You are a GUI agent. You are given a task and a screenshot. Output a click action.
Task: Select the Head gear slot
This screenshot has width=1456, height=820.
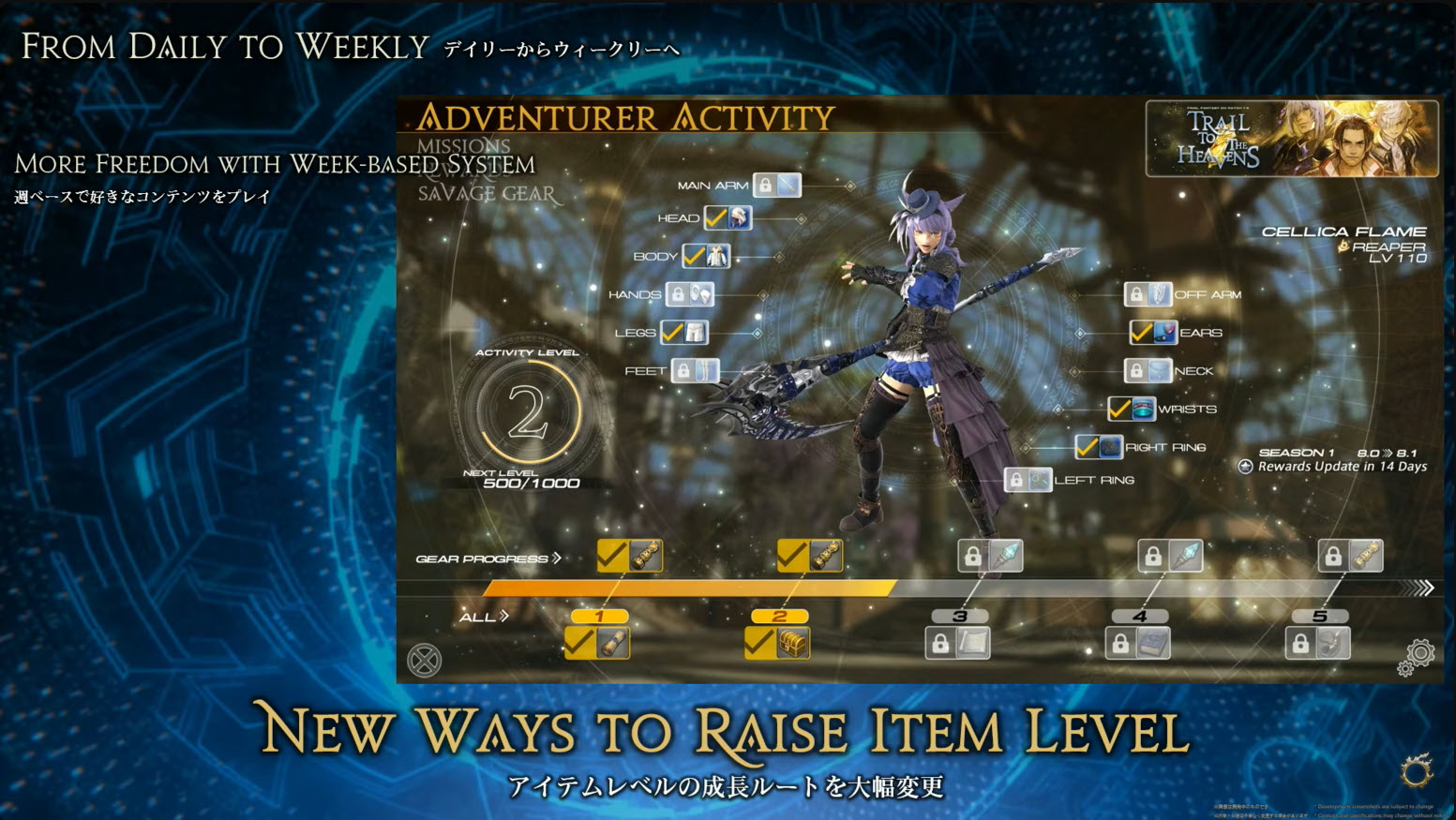(x=728, y=218)
